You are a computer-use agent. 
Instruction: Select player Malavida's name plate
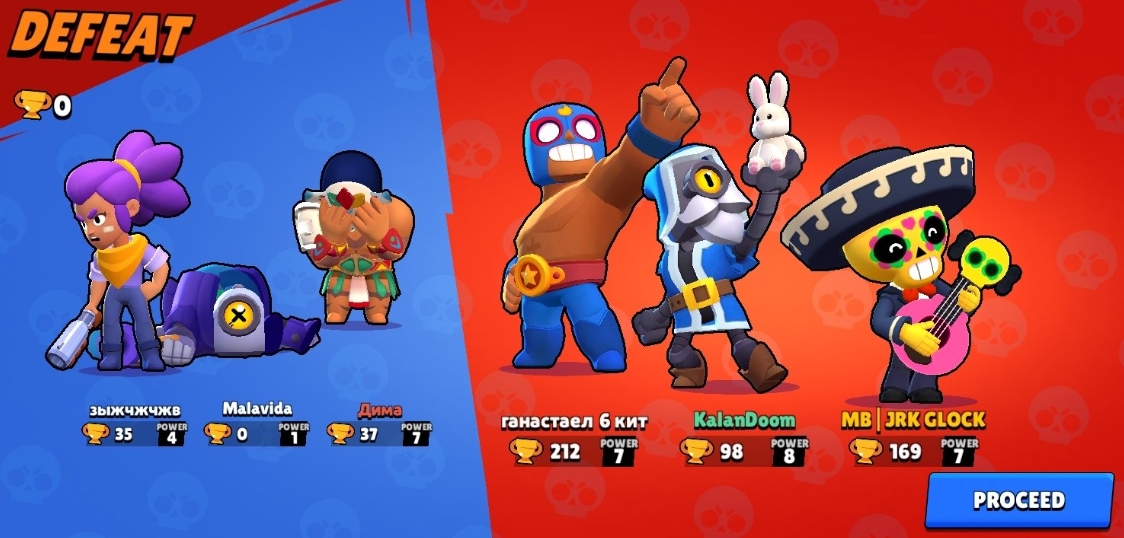pyautogui.click(x=257, y=409)
